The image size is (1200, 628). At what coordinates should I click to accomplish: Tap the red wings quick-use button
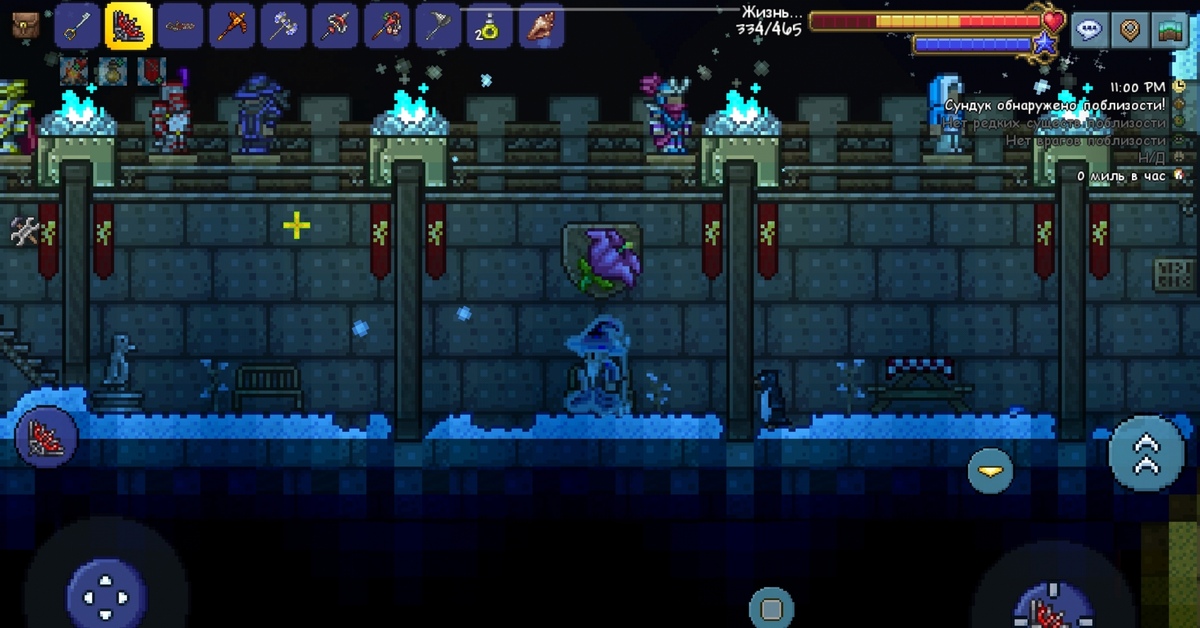pyautogui.click(x=42, y=438)
